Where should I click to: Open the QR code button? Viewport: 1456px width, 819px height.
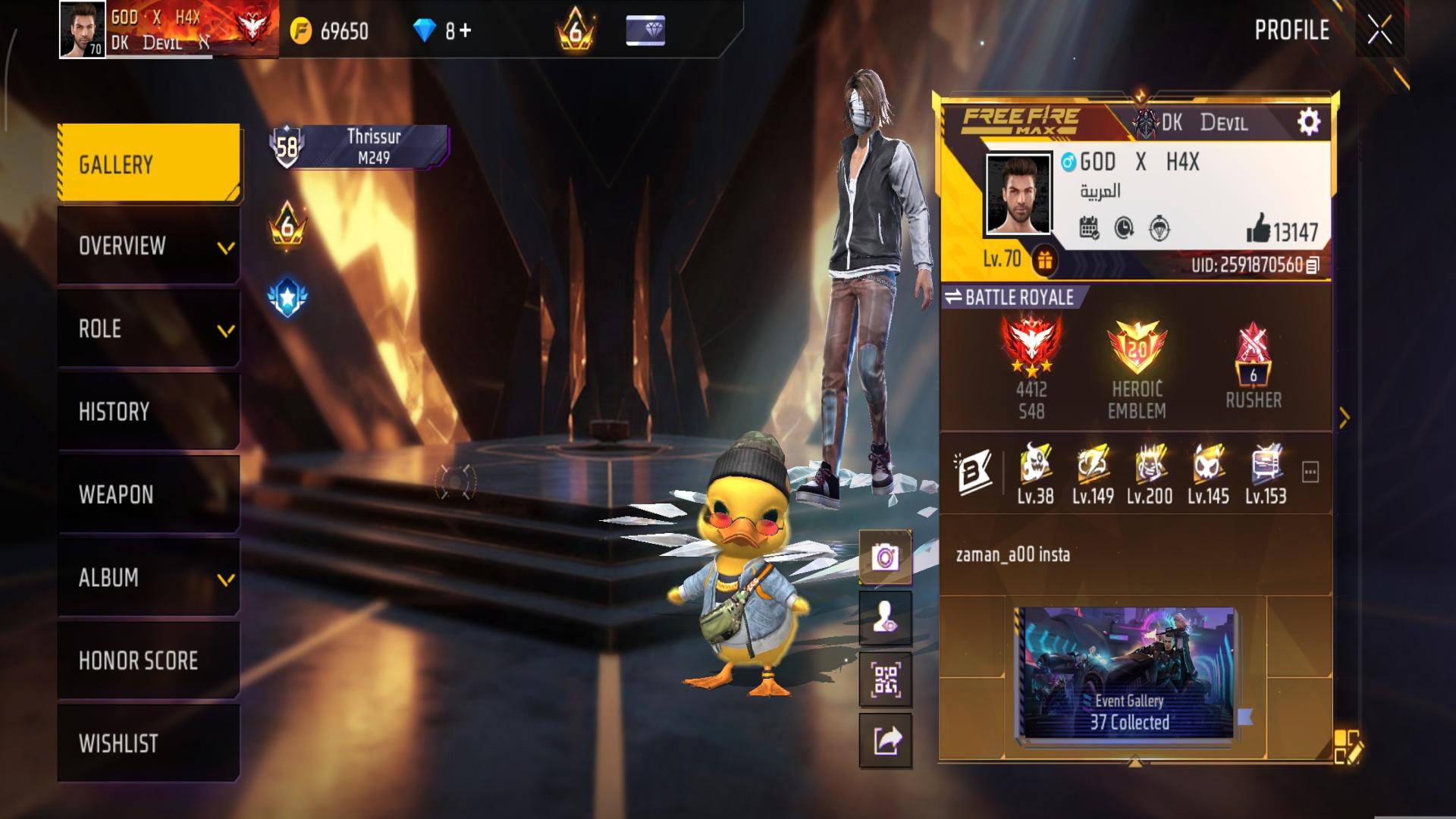pyautogui.click(x=885, y=679)
